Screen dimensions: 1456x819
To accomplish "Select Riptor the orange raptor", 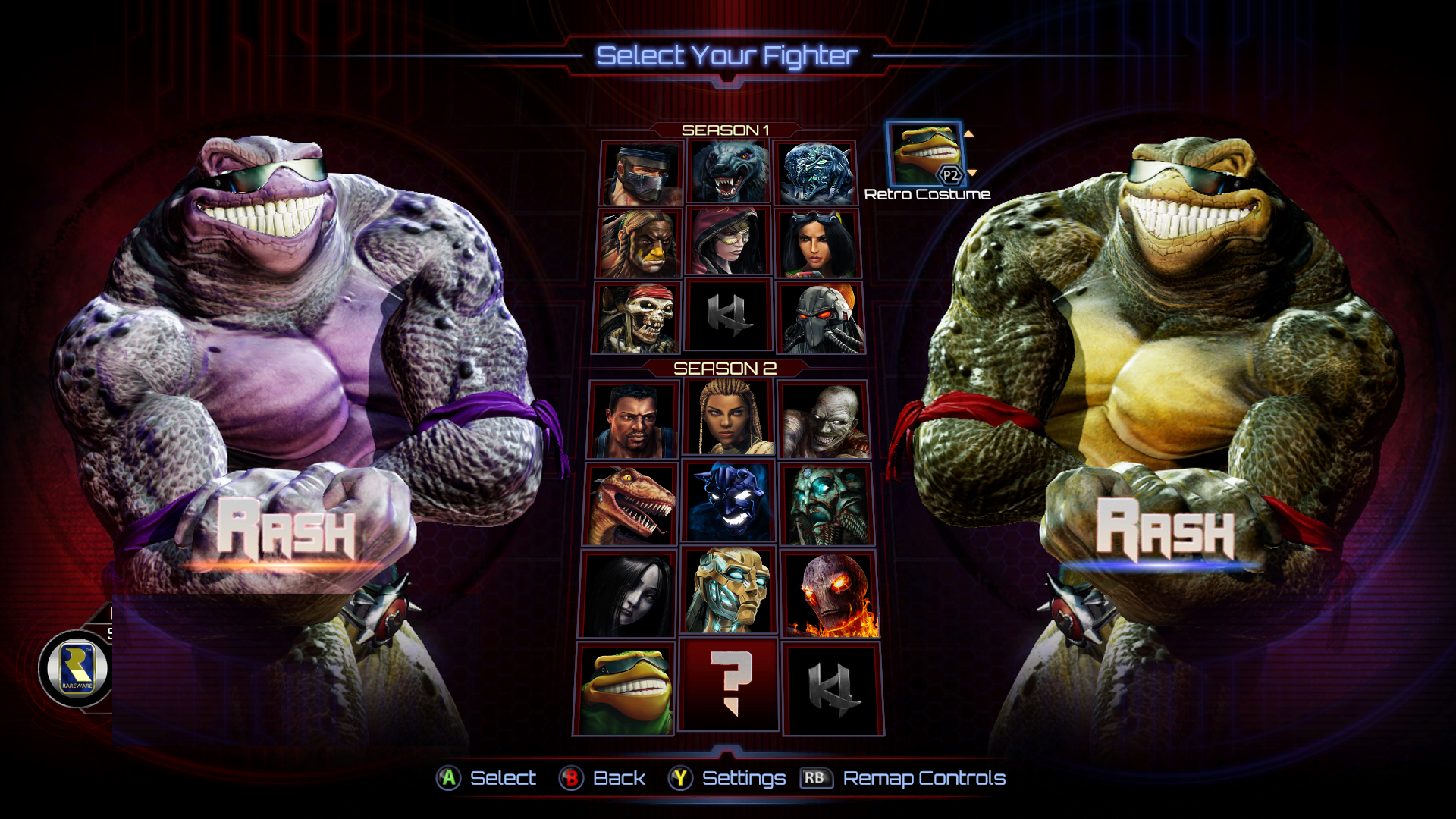I will pos(629,504).
